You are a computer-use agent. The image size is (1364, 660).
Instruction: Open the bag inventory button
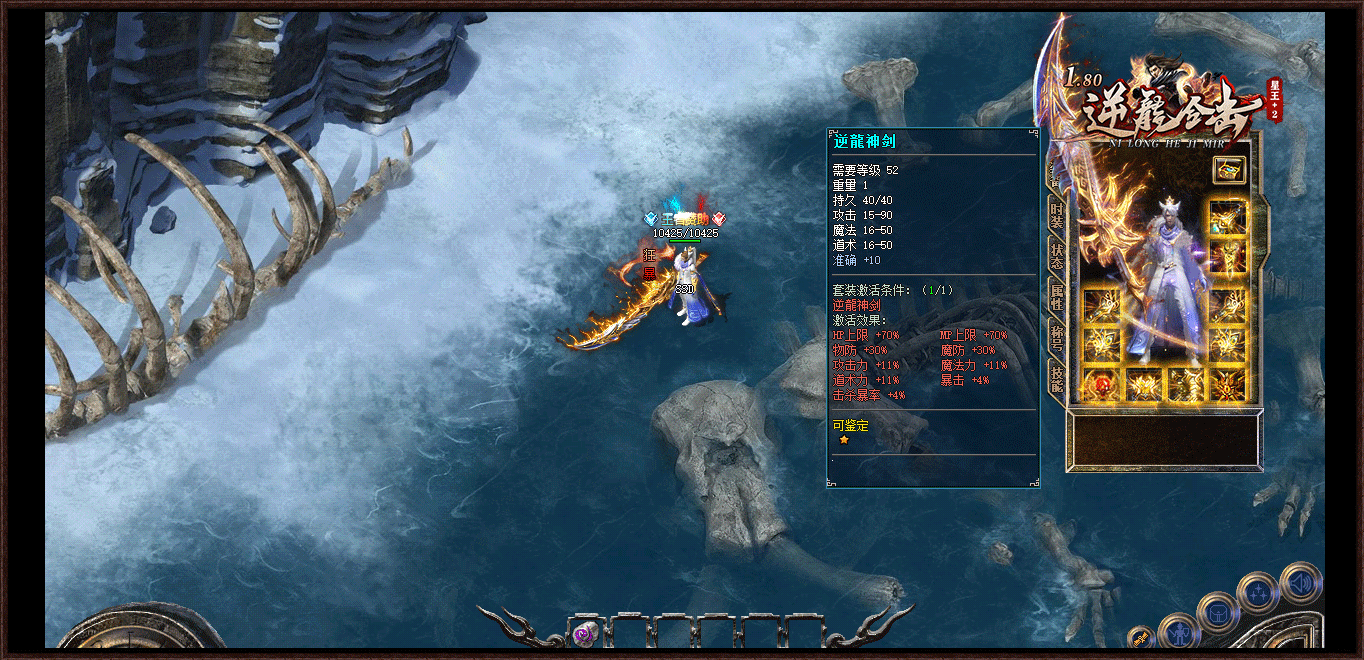[1218, 612]
